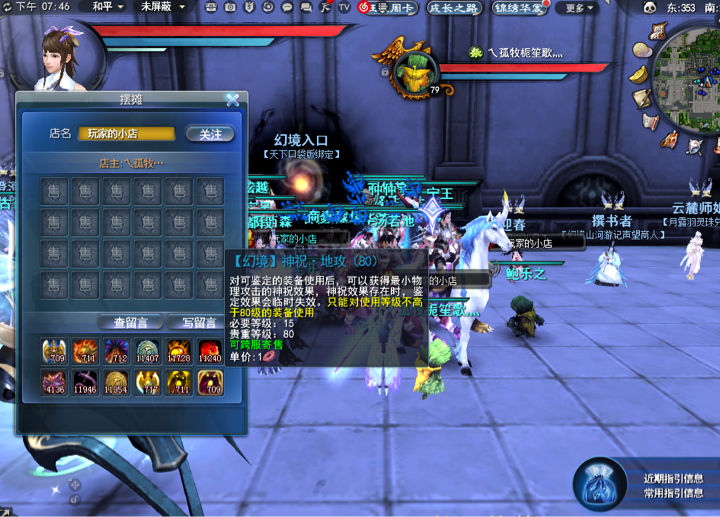Close the 摆摊 stall window

pos(233,99)
